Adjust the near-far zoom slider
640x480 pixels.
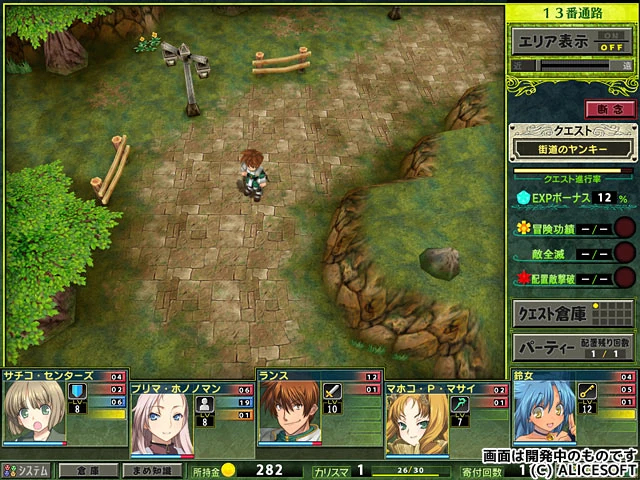(x=572, y=66)
